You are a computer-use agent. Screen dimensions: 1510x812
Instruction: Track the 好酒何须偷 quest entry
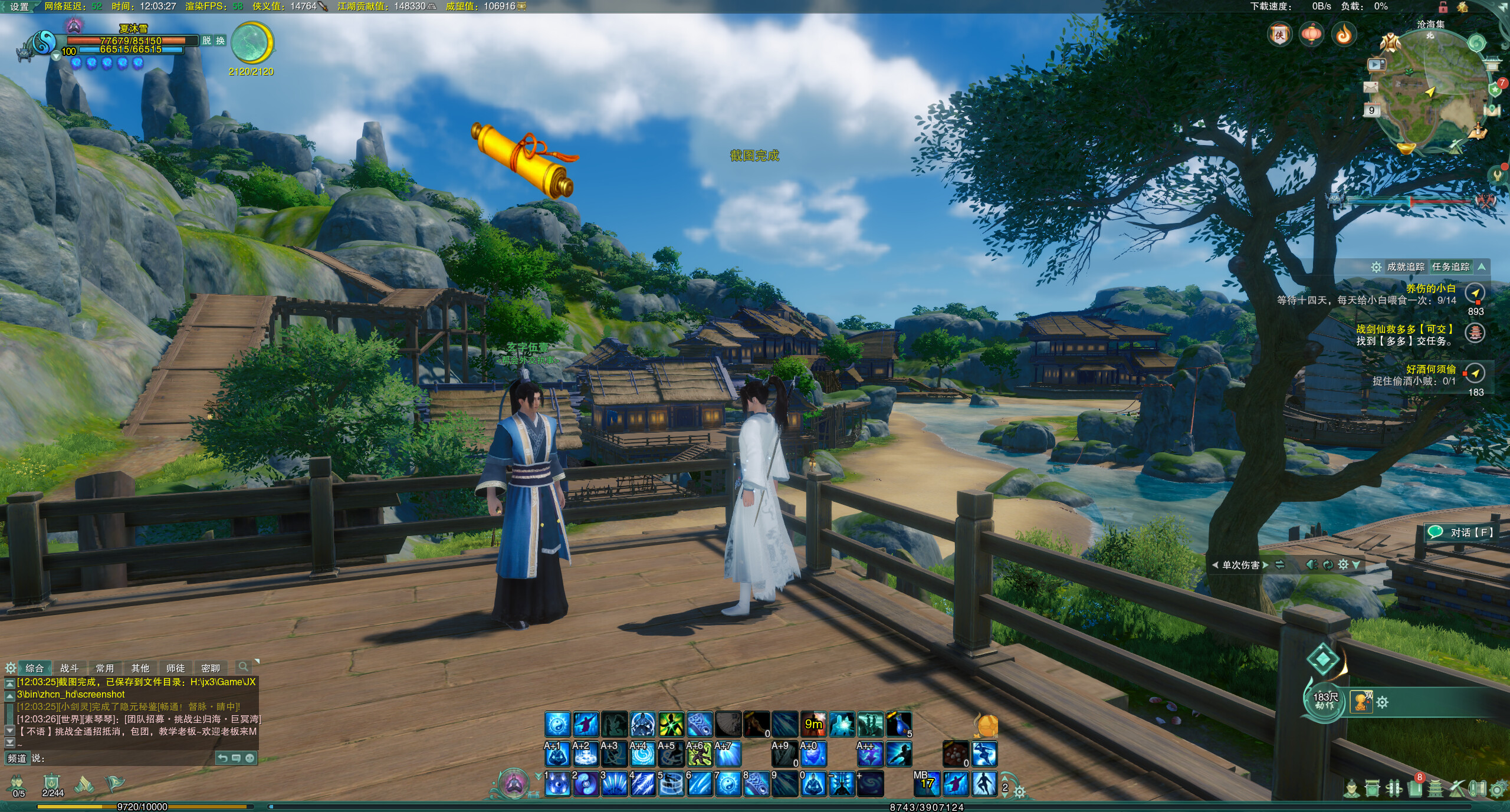coord(1430,370)
